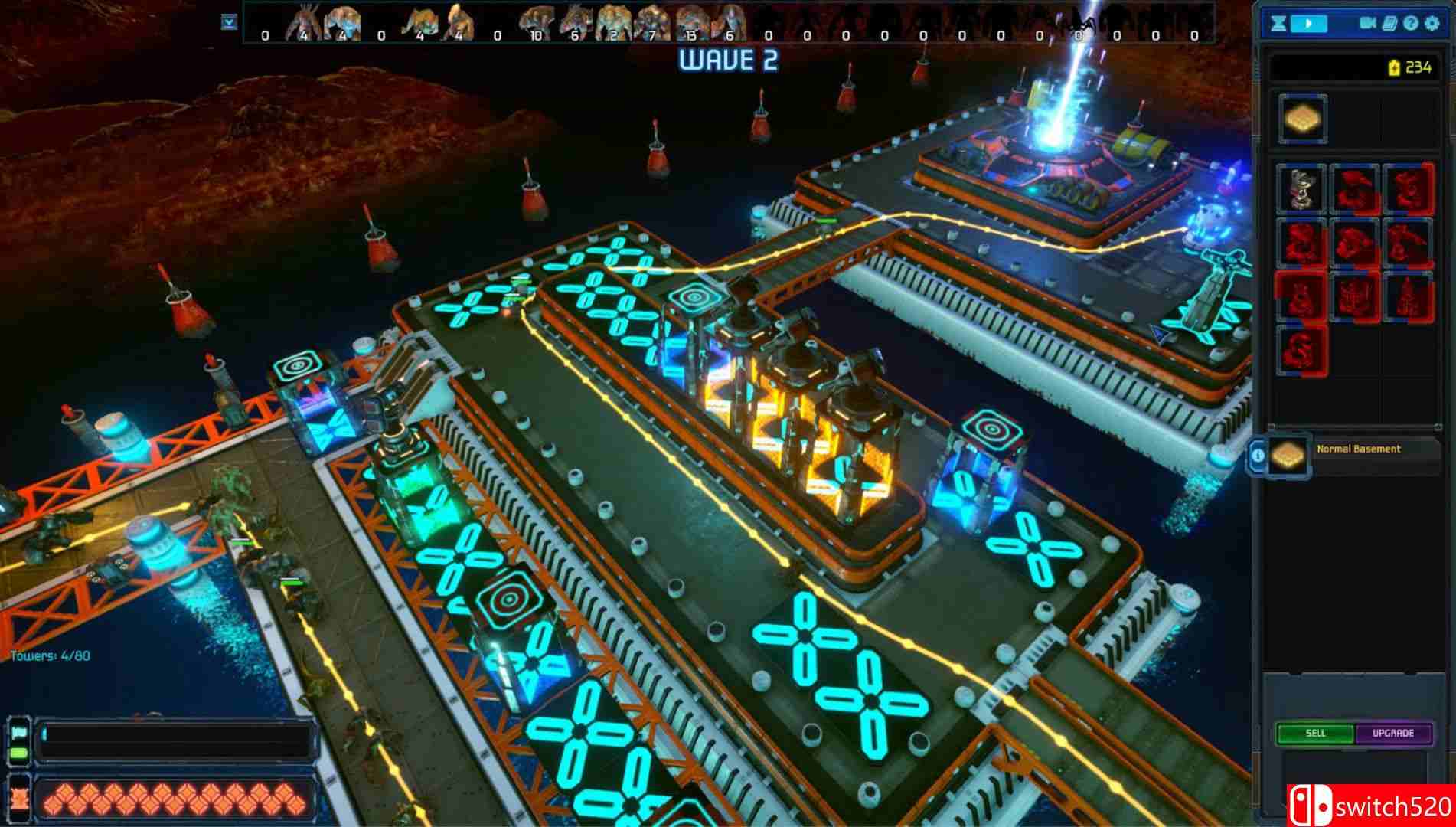Click the info icon beside Normal Basement
The image size is (1456, 827).
coord(1258,455)
